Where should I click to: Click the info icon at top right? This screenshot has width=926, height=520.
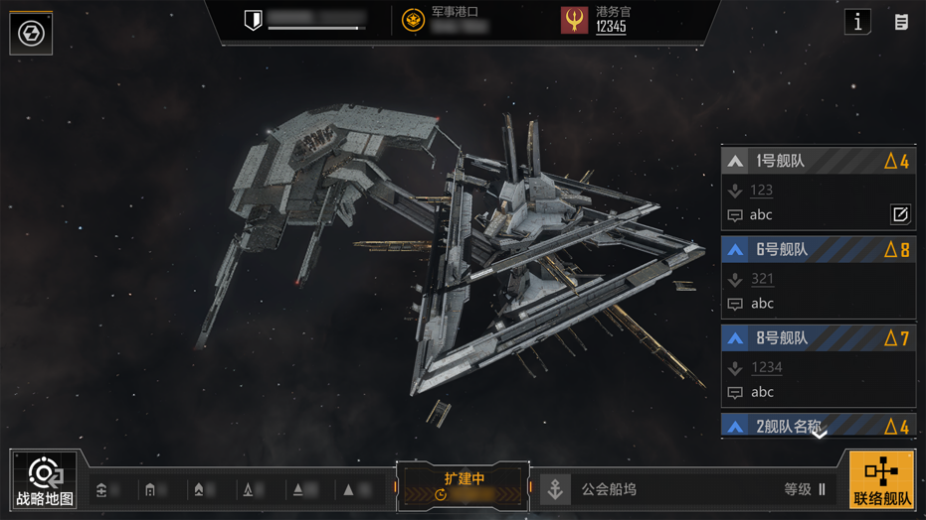click(x=857, y=22)
